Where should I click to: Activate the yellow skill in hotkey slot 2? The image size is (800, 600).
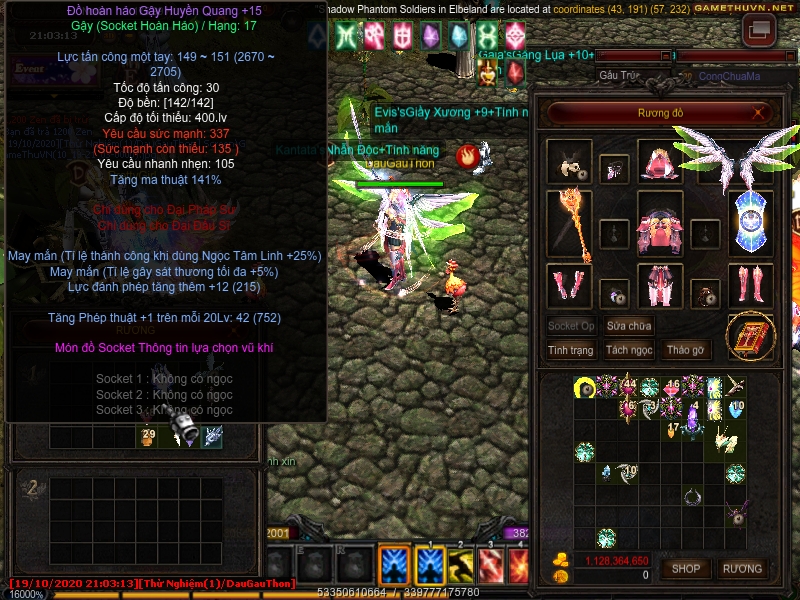(461, 566)
